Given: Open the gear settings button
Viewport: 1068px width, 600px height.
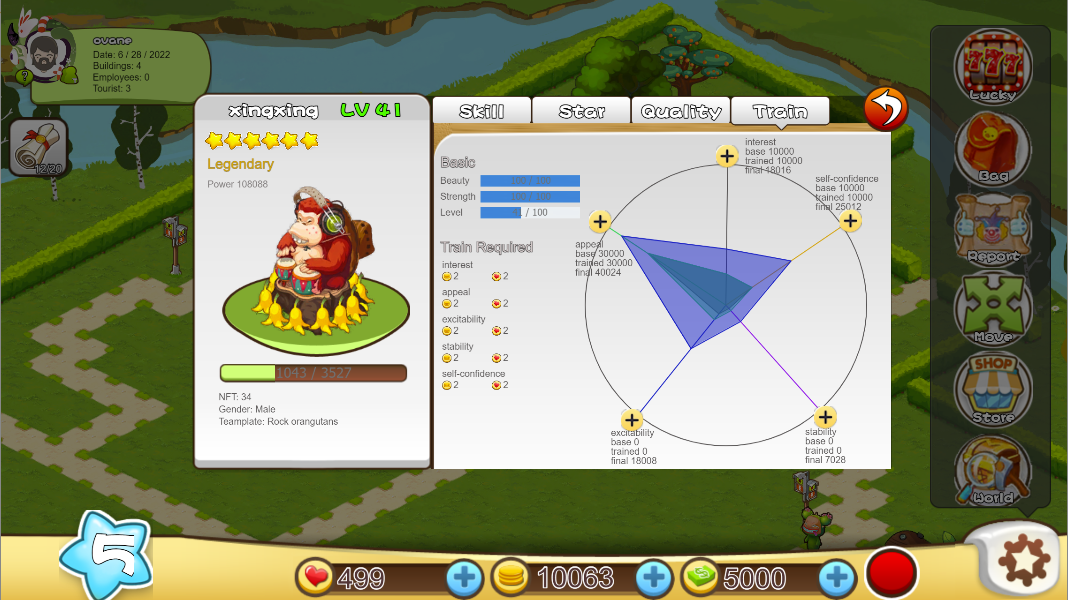Looking at the screenshot, I should (x=1020, y=562).
